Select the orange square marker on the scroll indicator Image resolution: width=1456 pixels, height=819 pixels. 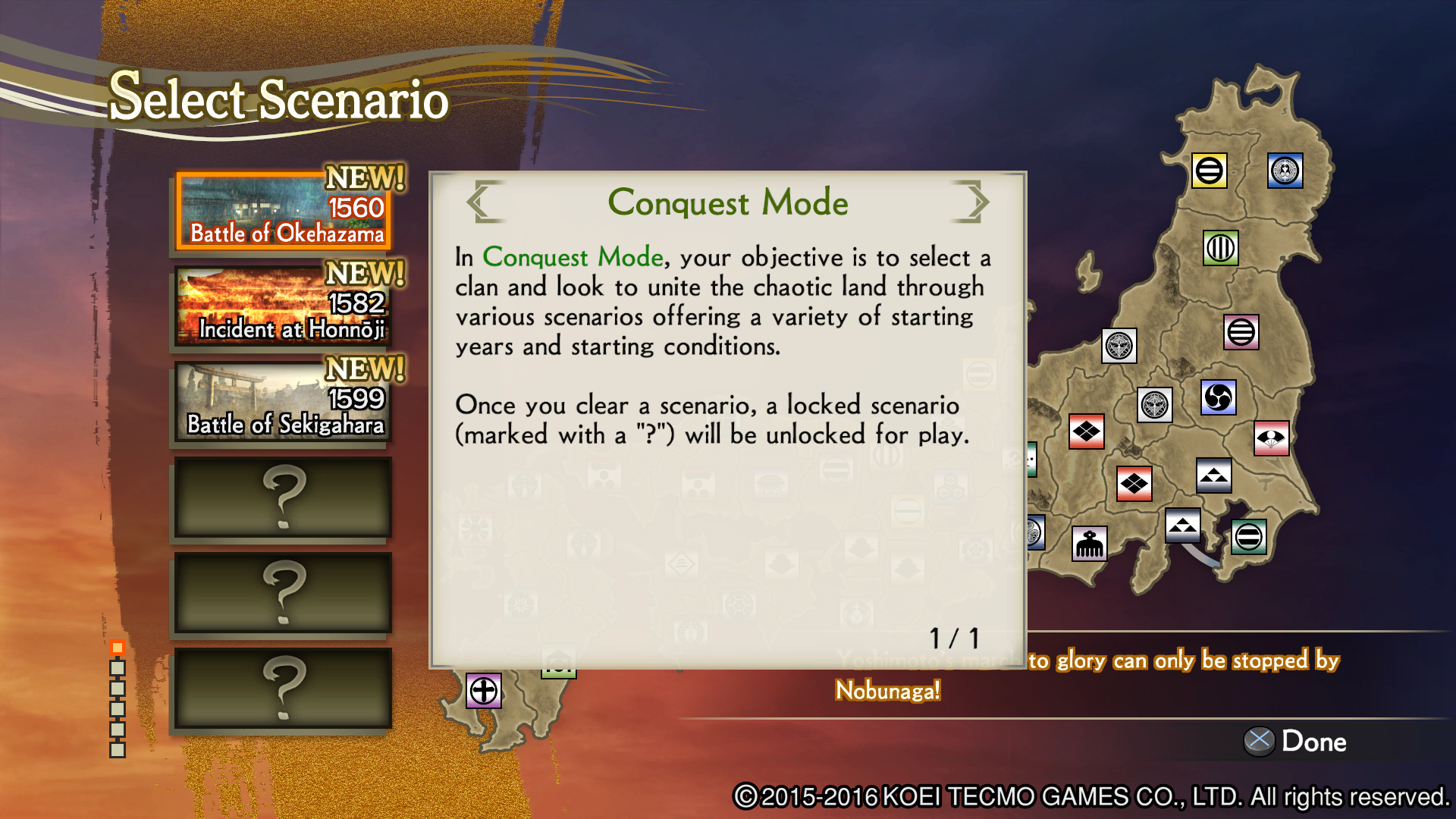118,648
